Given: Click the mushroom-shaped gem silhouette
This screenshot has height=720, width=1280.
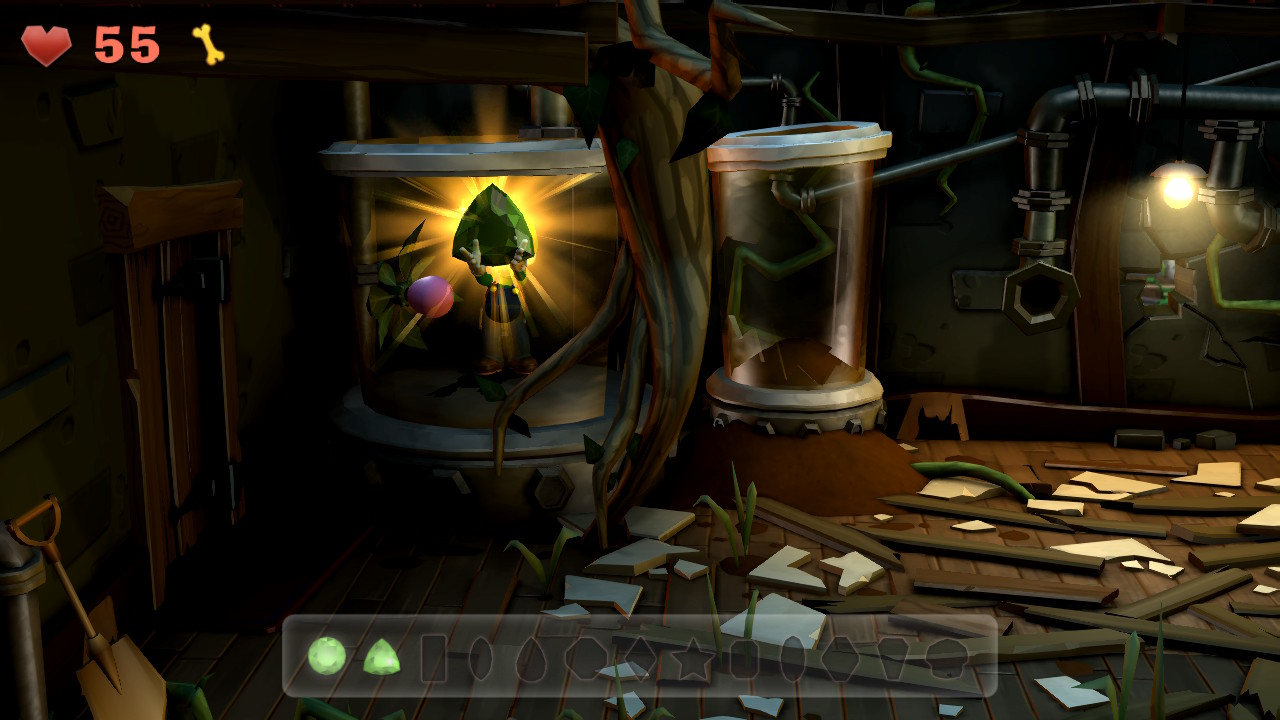Looking at the screenshot, I should 948,660.
